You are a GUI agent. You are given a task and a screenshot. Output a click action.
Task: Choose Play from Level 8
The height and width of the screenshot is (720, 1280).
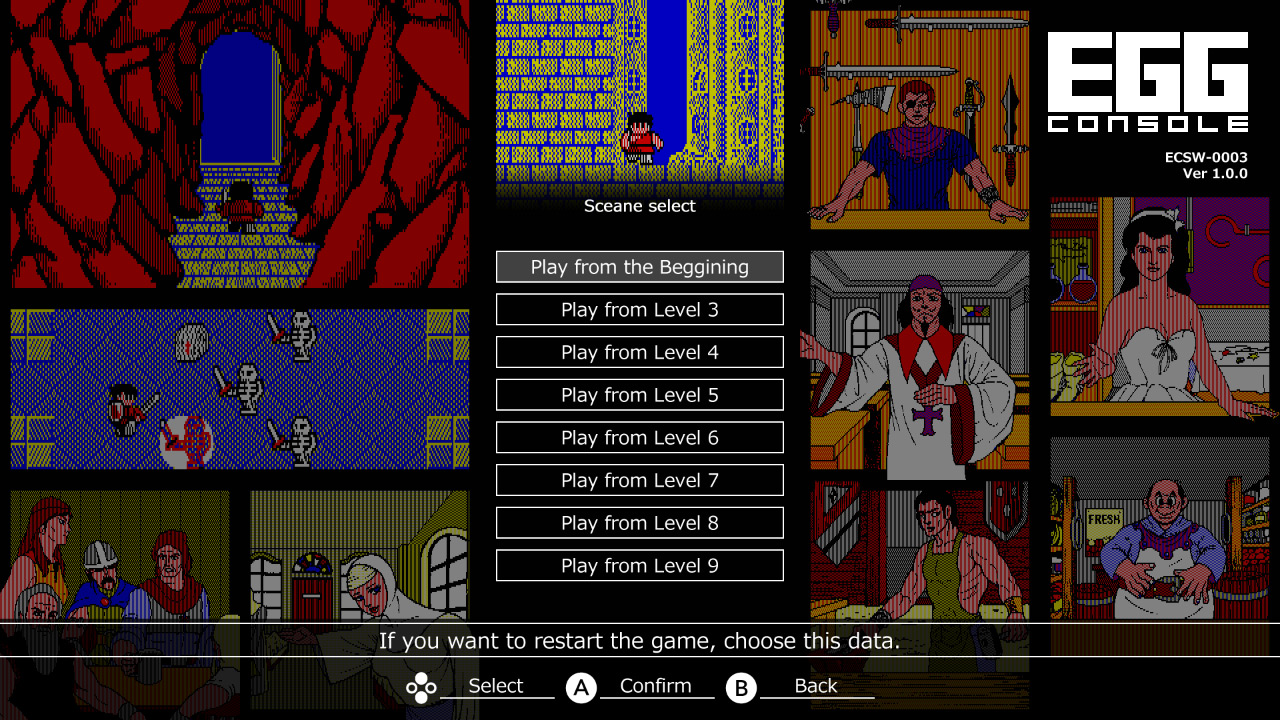[639, 522]
